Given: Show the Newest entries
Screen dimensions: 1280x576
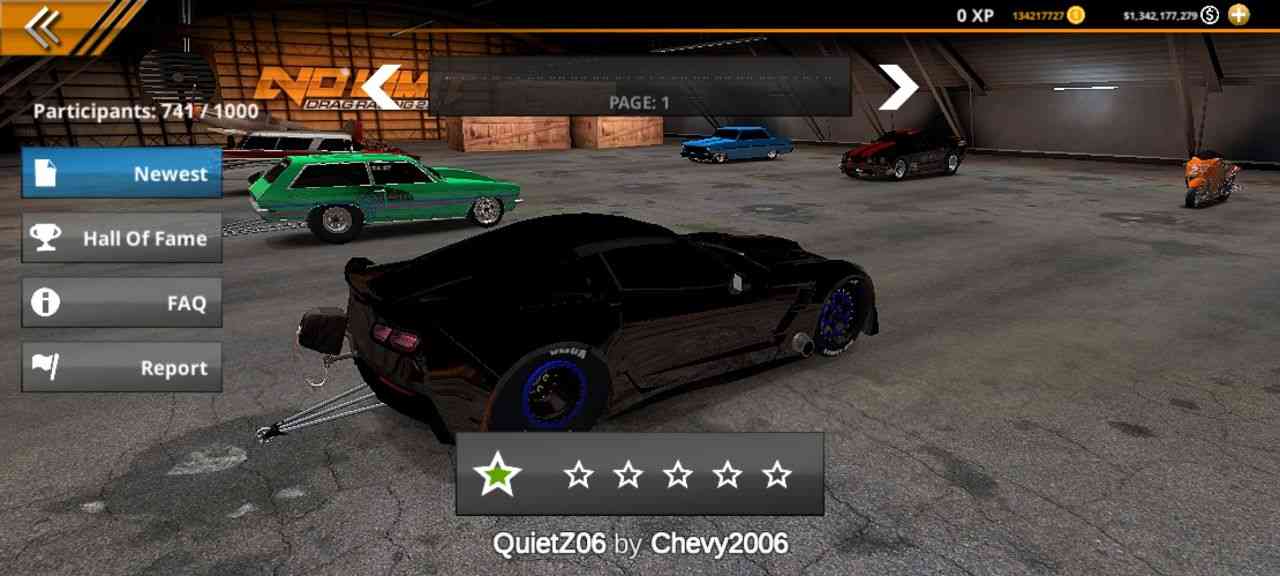Looking at the screenshot, I should click(x=122, y=173).
